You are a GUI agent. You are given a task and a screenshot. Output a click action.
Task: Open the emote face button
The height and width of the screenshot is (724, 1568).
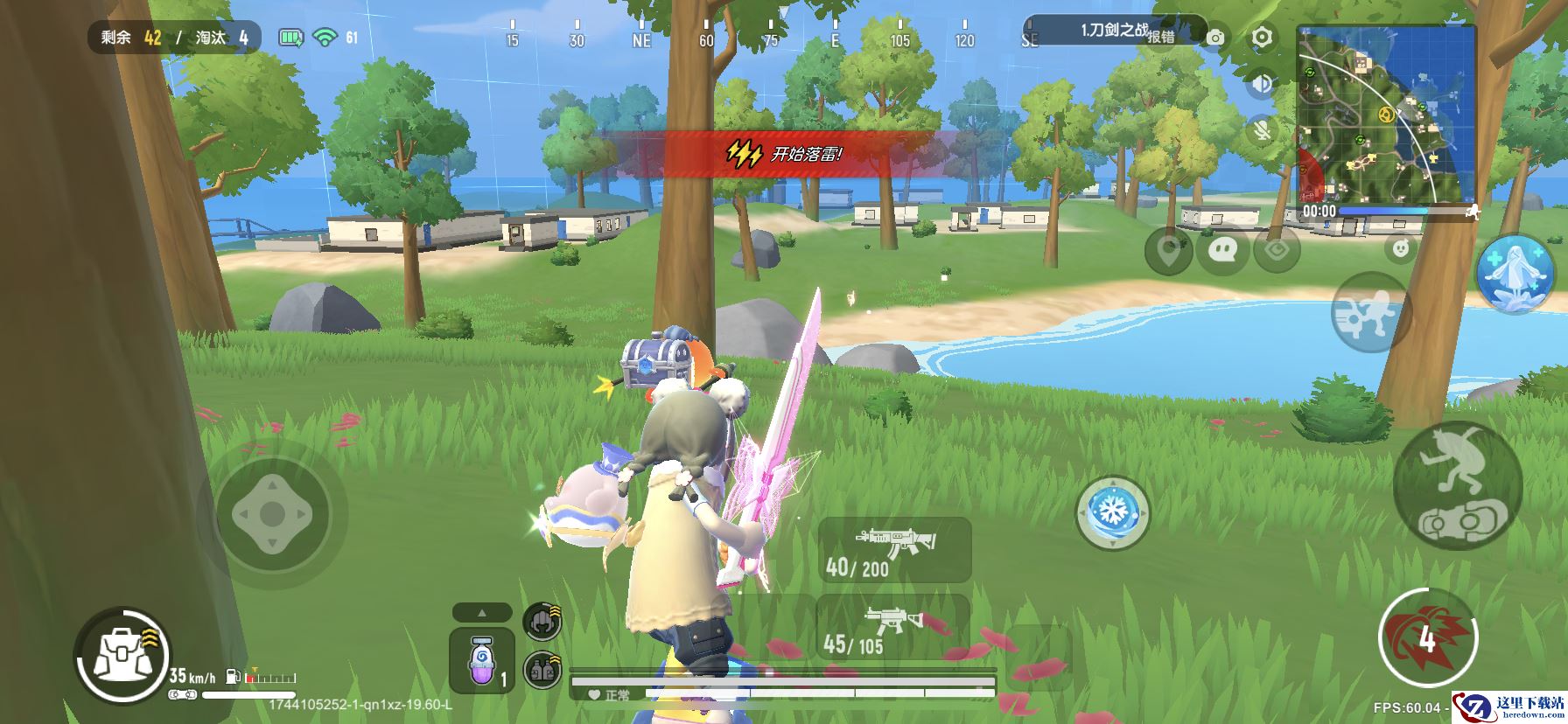point(1402,248)
